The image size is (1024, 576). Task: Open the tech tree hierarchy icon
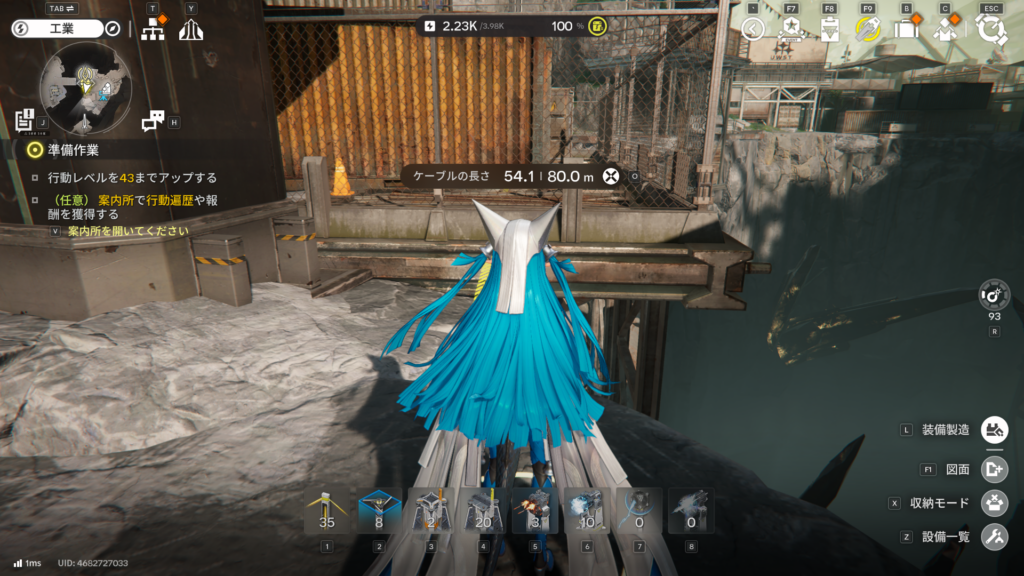coord(153,30)
